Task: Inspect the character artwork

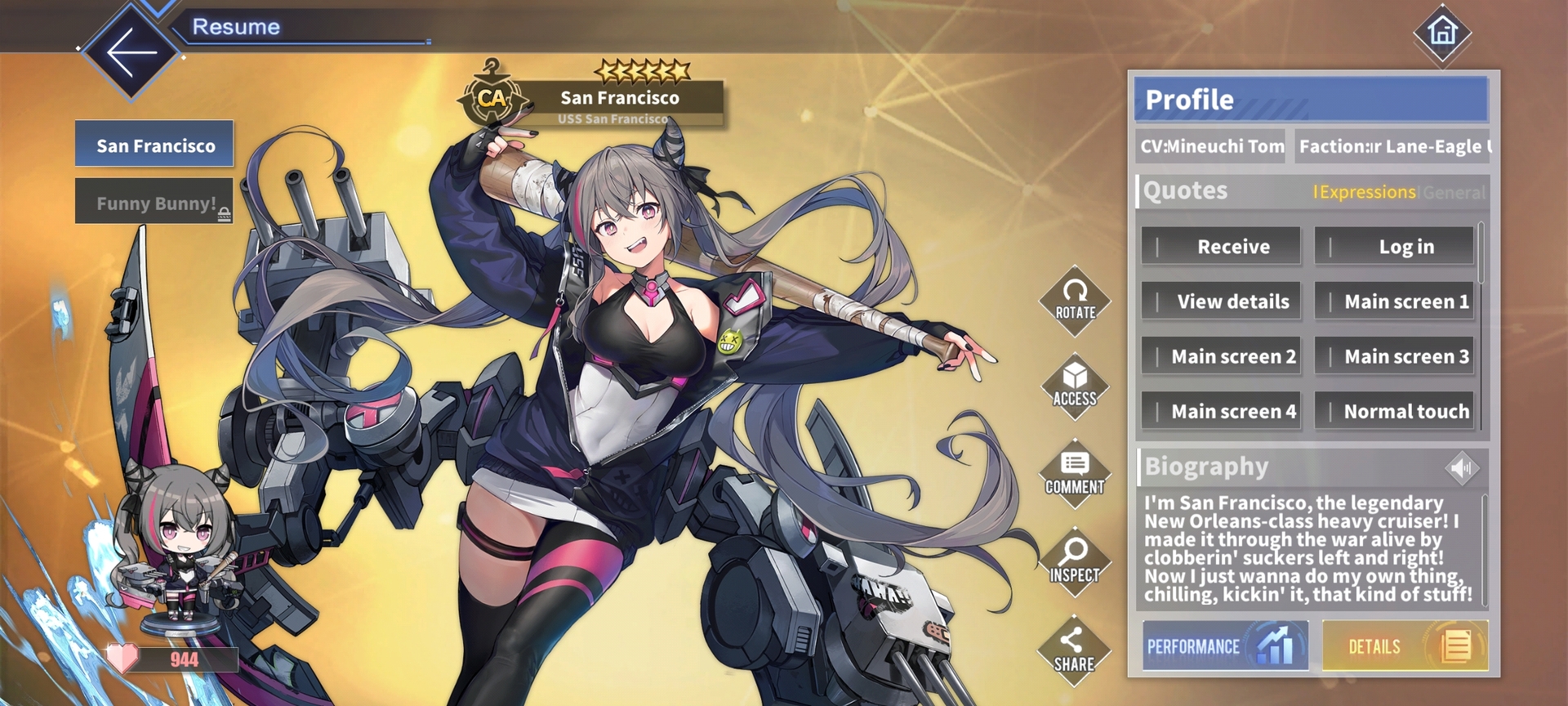Action: click(1075, 562)
